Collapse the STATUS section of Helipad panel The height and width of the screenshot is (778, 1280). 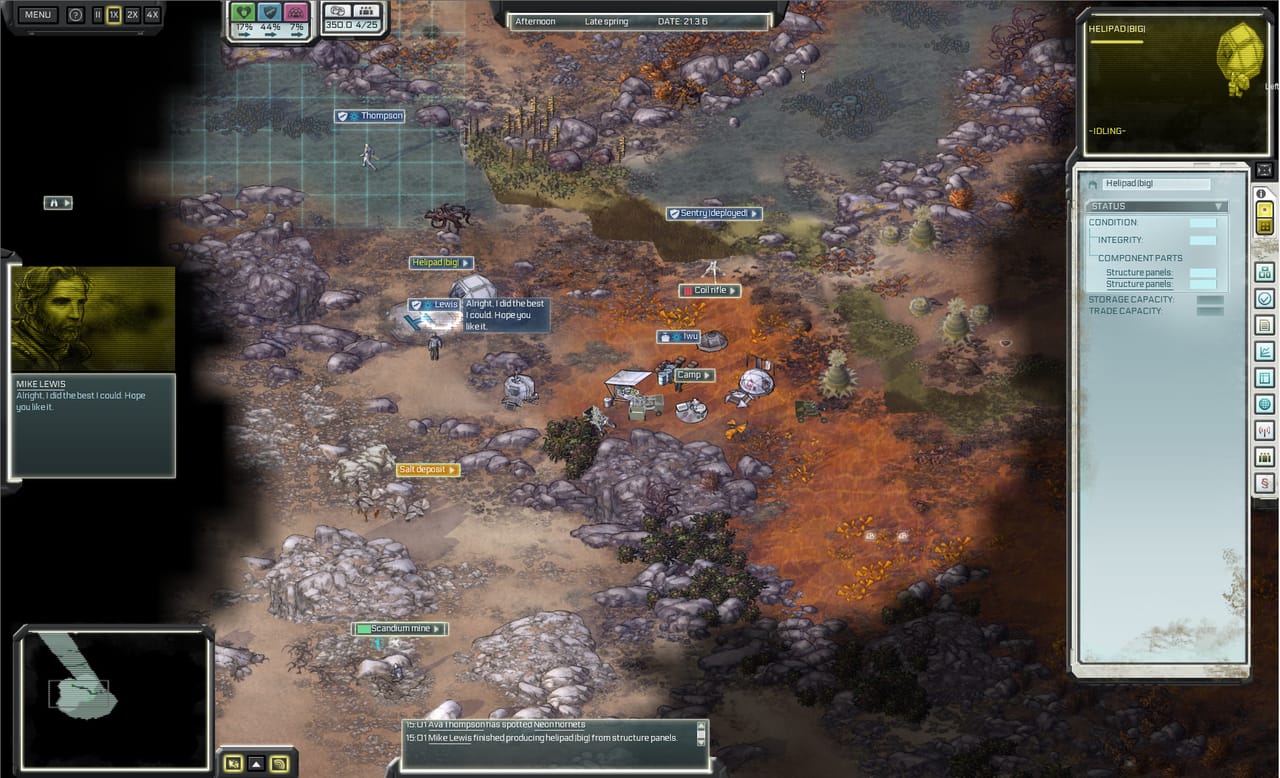[x=1218, y=206]
